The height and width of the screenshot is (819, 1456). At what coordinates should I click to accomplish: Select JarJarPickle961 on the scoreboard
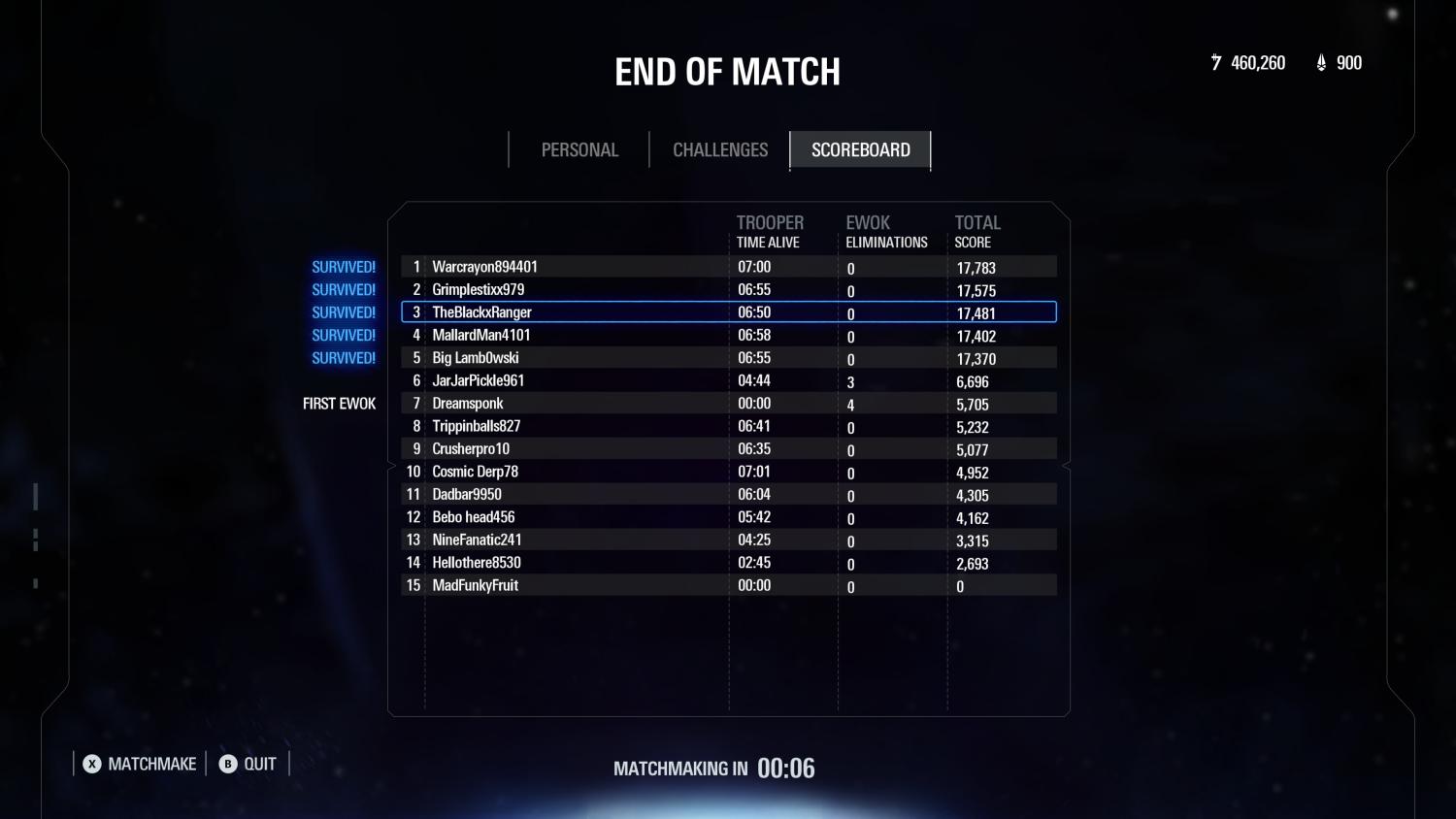pos(728,380)
